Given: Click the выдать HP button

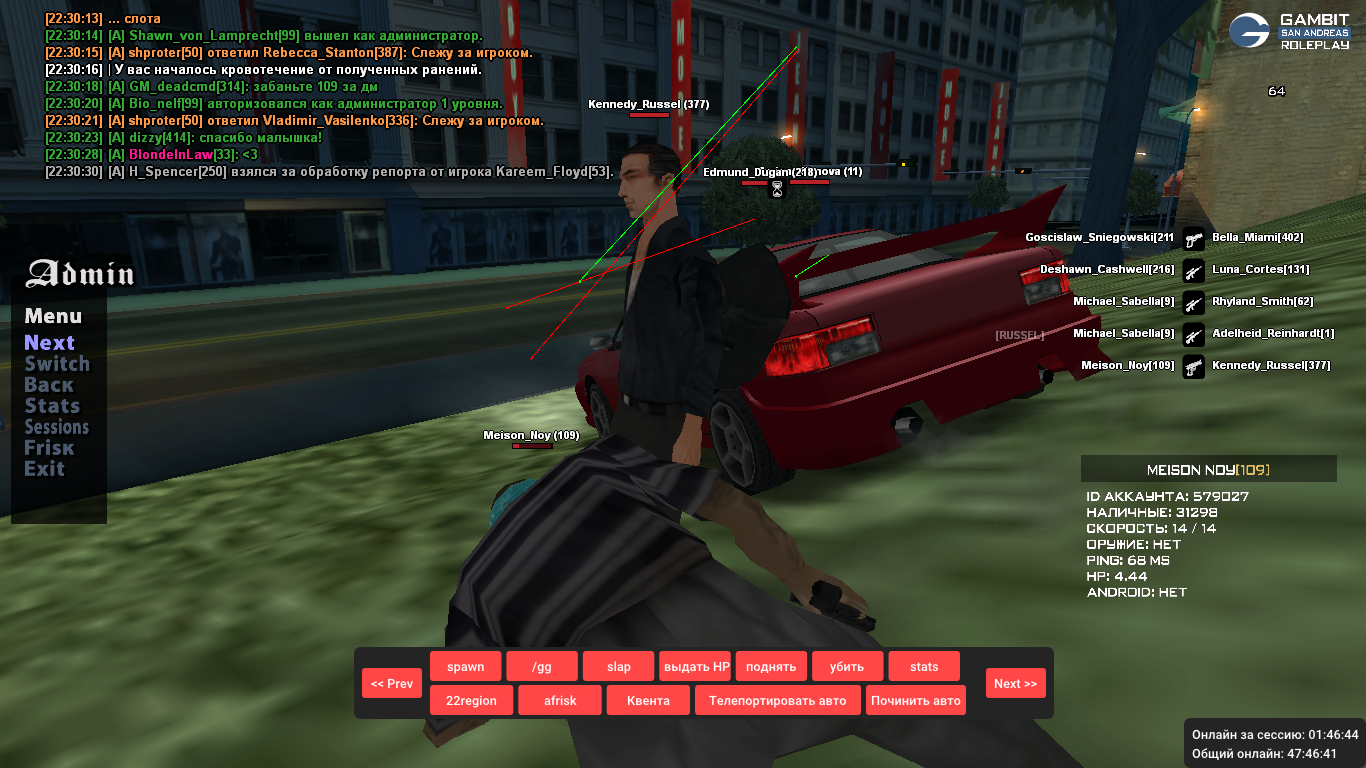Looking at the screenshot, I should click(695, 667).
